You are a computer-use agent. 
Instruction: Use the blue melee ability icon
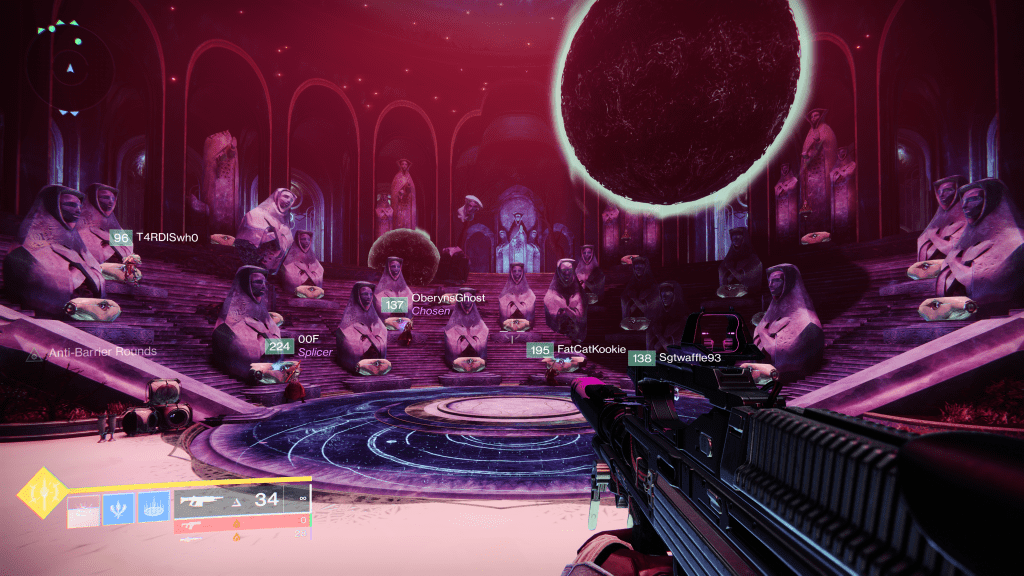[118, 510]
